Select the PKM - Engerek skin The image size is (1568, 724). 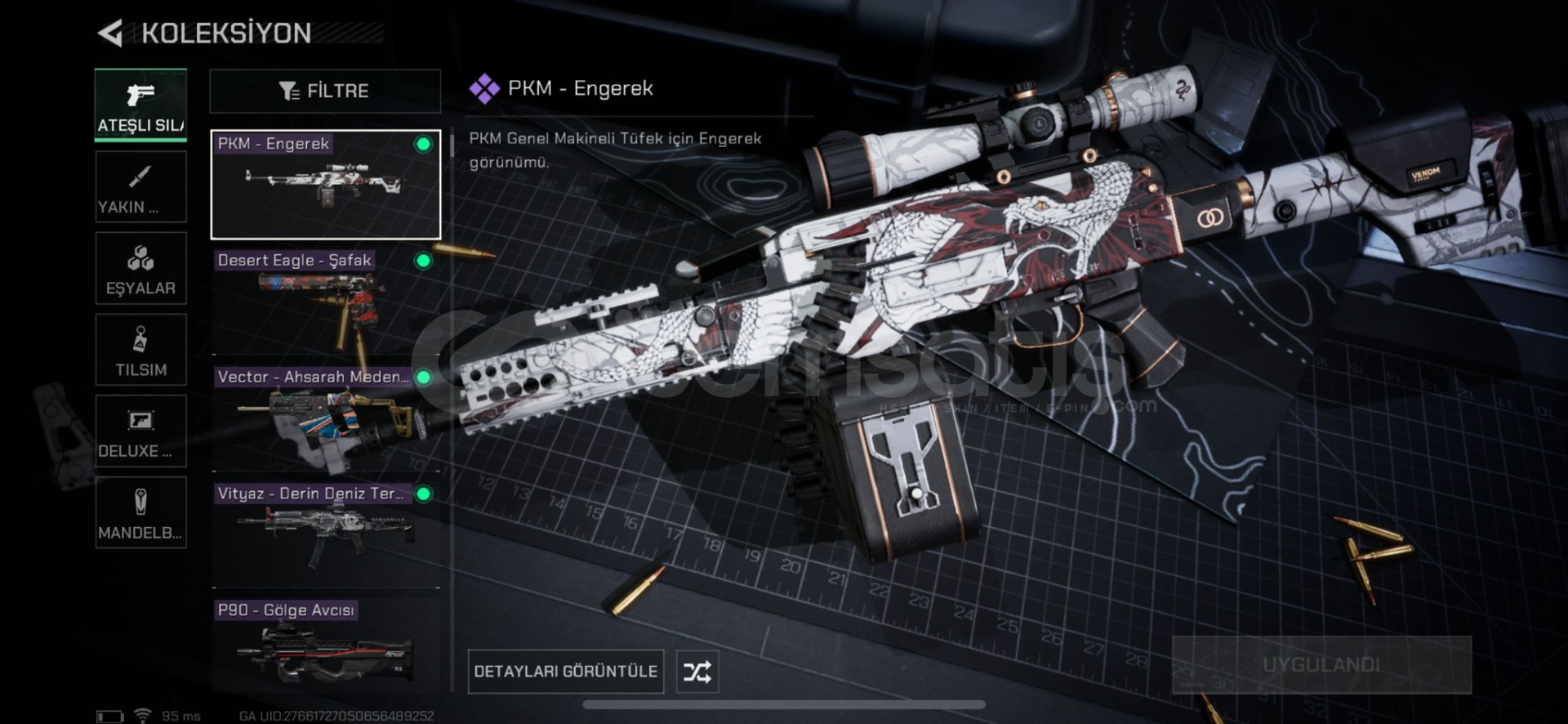pos(325,185)
